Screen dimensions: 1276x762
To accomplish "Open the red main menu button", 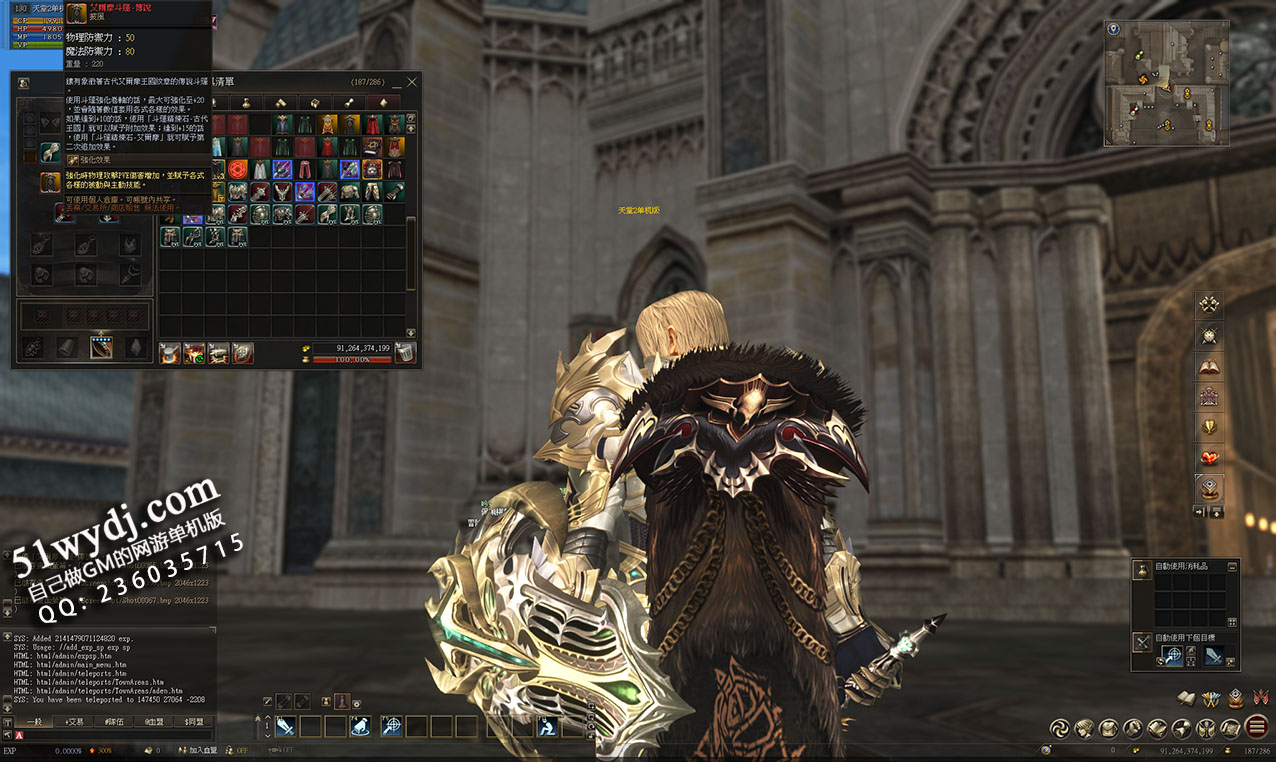I will (1257, 727).
